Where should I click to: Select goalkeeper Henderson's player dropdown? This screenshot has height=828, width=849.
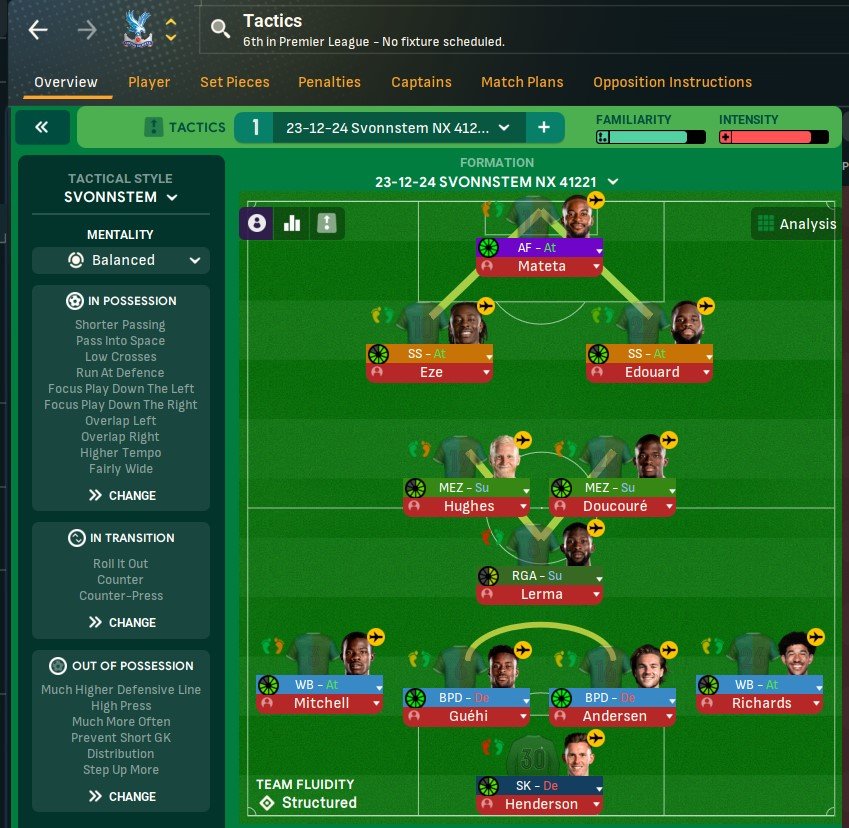coord(596,804)
